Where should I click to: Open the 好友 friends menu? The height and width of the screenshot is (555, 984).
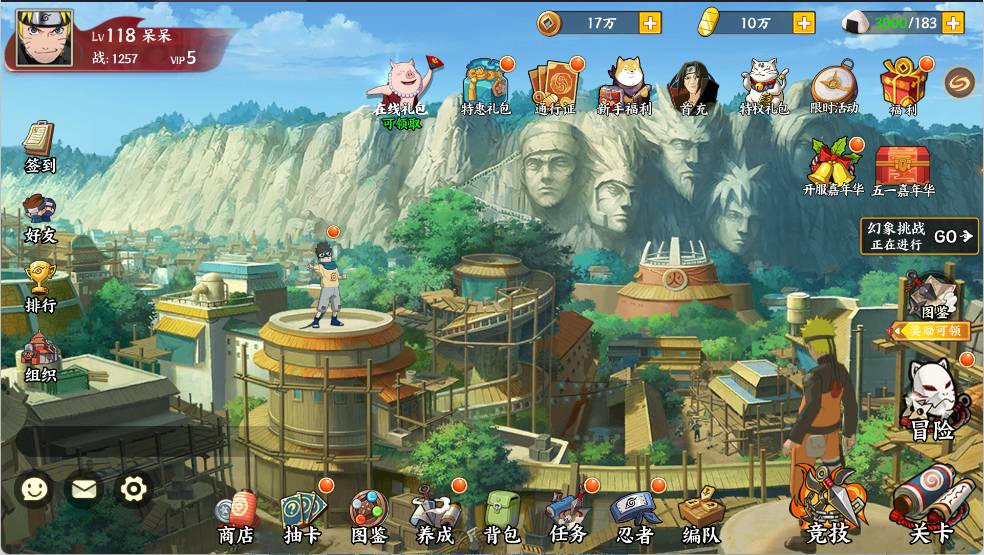coord(40,217)
